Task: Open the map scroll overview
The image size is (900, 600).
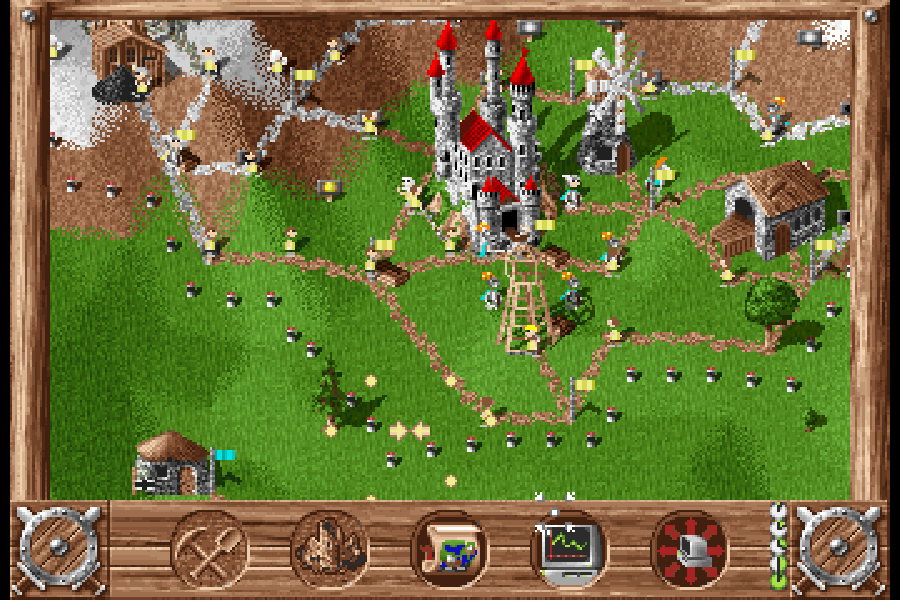Action: point(450,549)
